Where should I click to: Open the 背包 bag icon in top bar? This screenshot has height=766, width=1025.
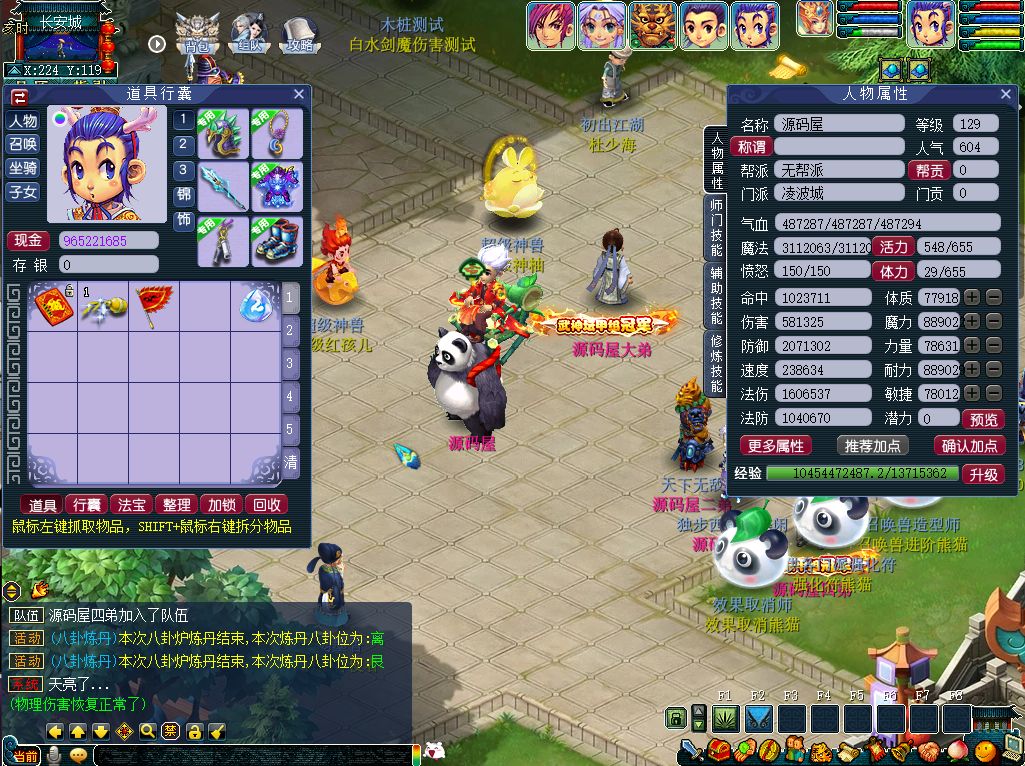(197, 34)
